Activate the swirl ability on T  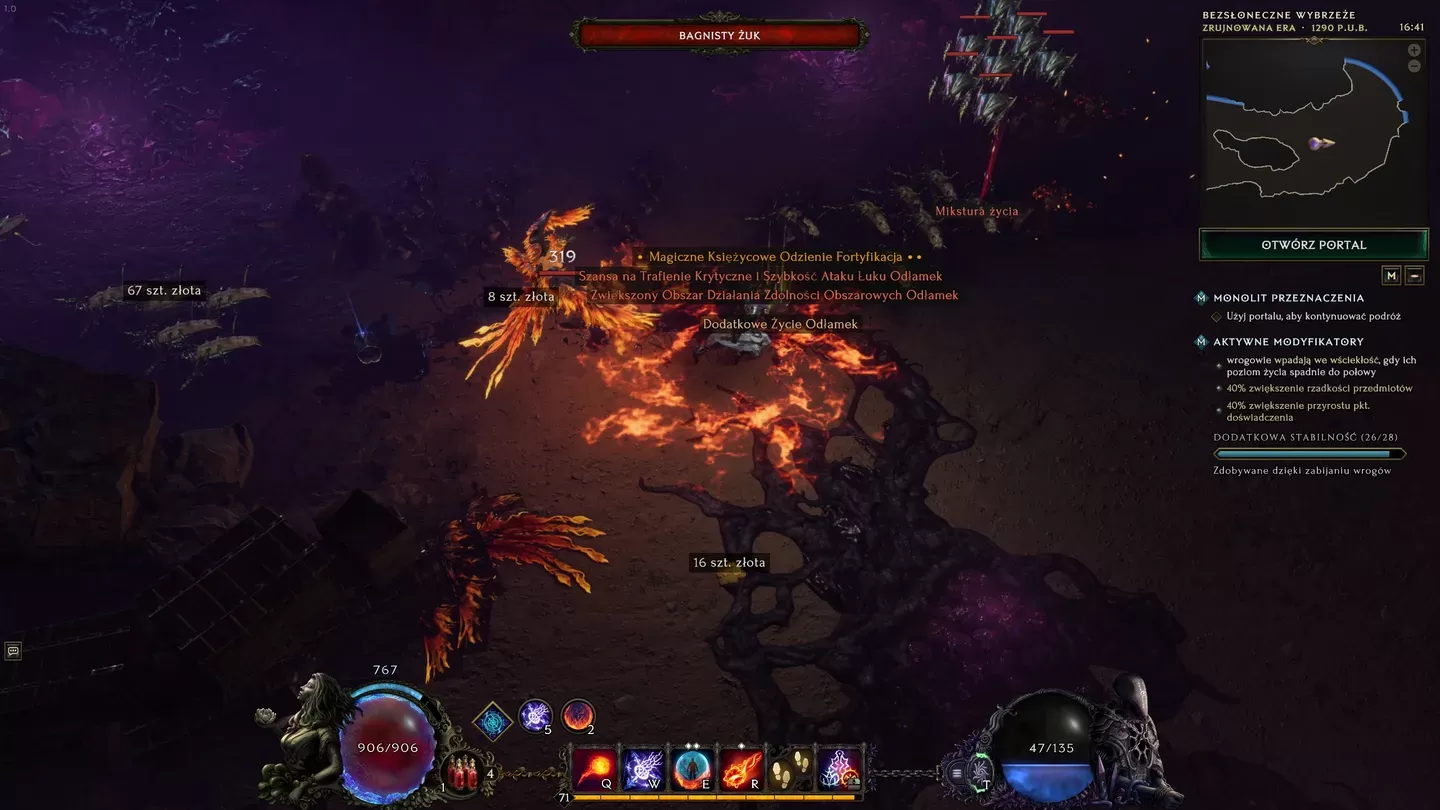pyautogui.click(x=982, y=772)
